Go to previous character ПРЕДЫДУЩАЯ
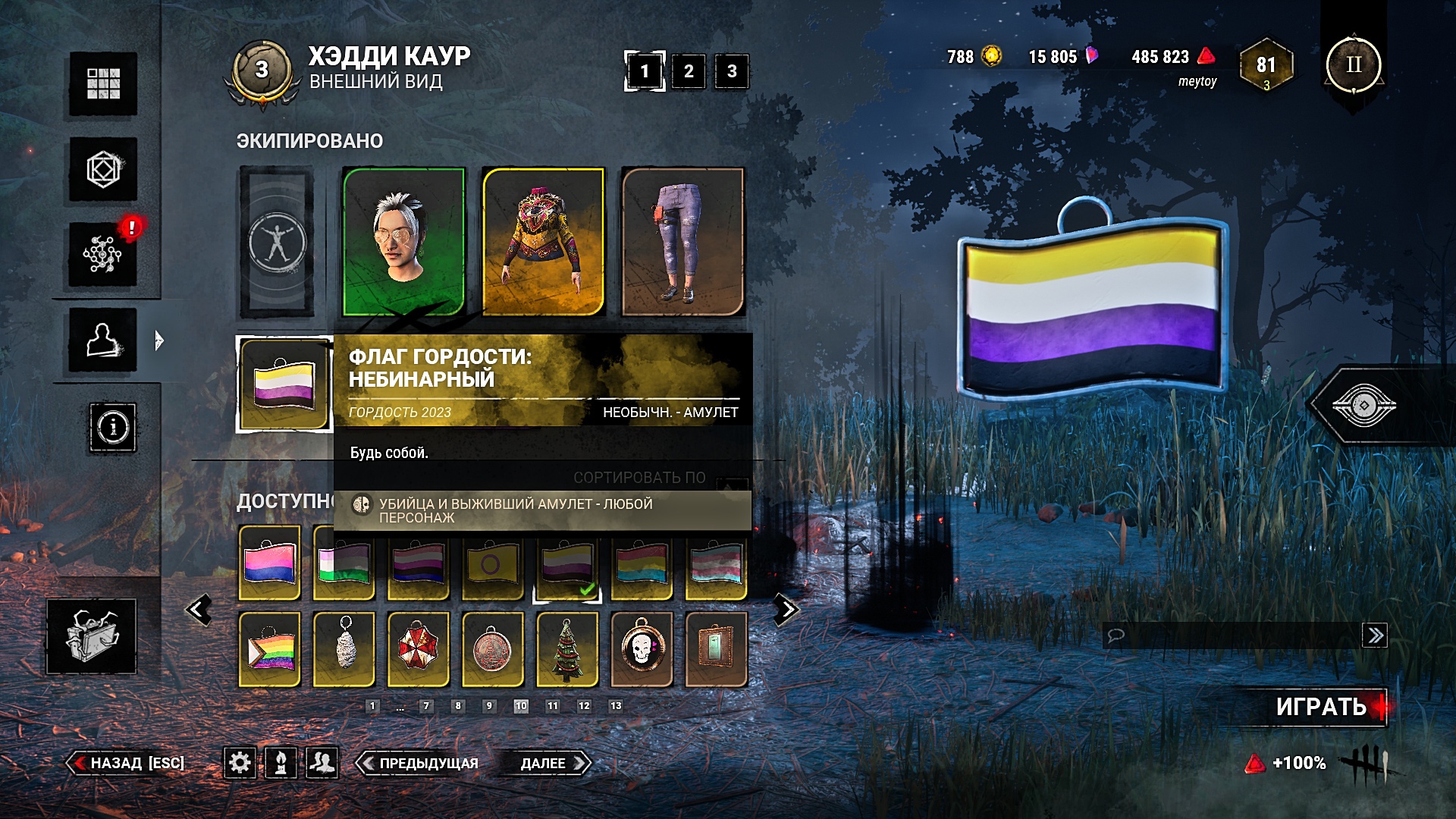The image size is (1456, 819). click(x=419, y=763)
